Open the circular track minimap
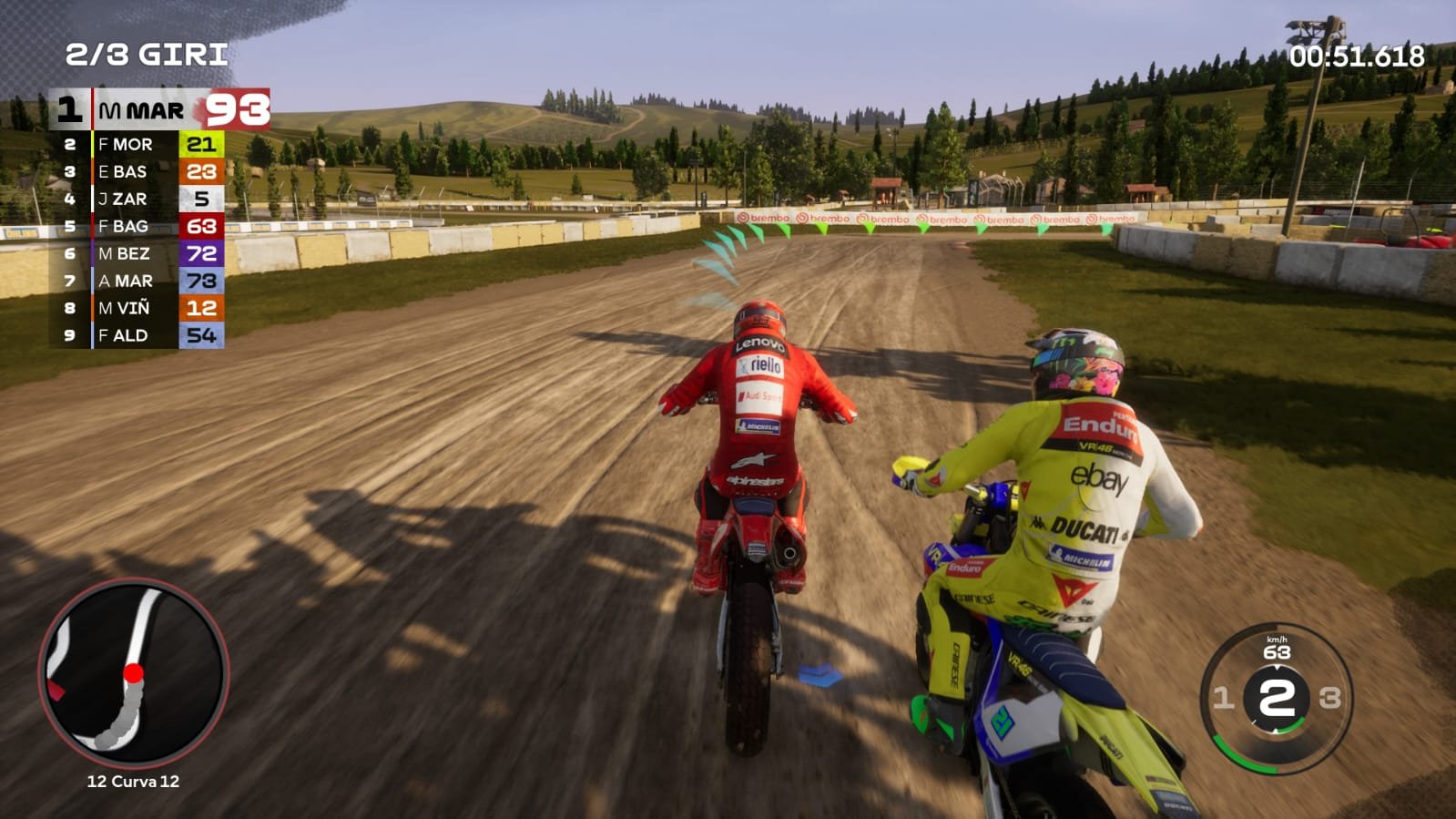This screenshot has width=1456, height=819. click(133, 674)
